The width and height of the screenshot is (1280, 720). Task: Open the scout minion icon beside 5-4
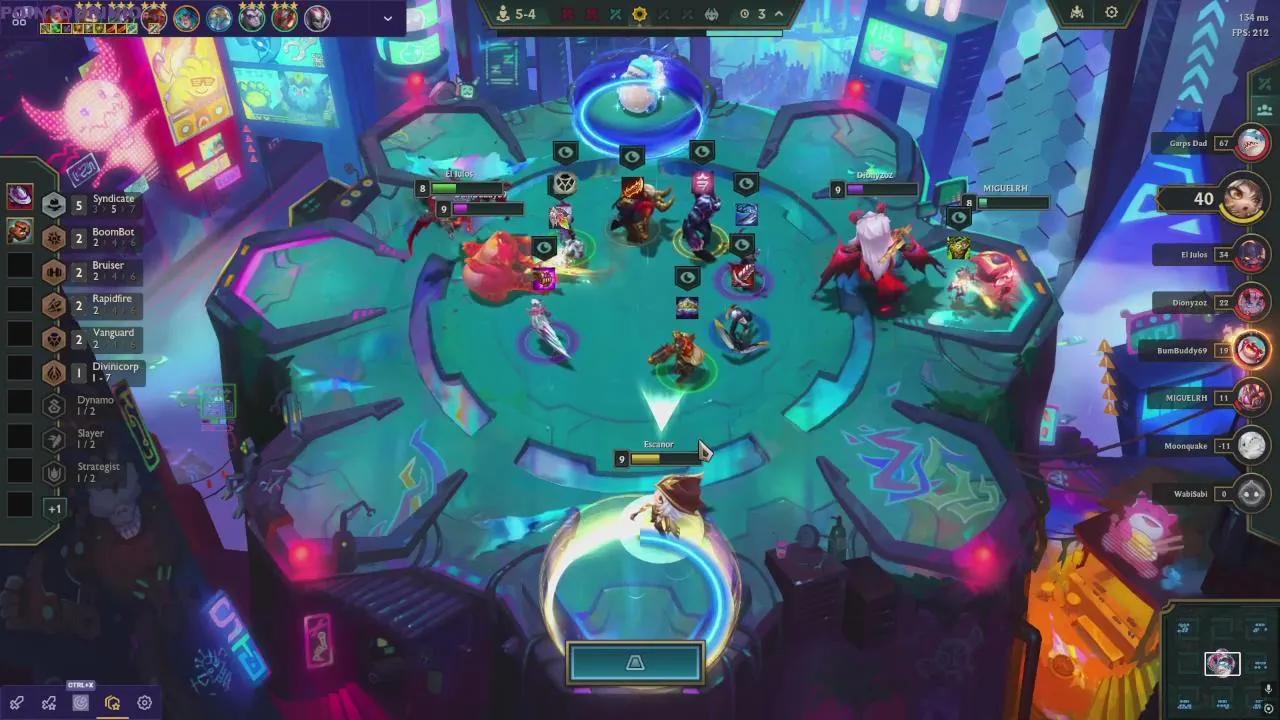click(x=504, y=14)
